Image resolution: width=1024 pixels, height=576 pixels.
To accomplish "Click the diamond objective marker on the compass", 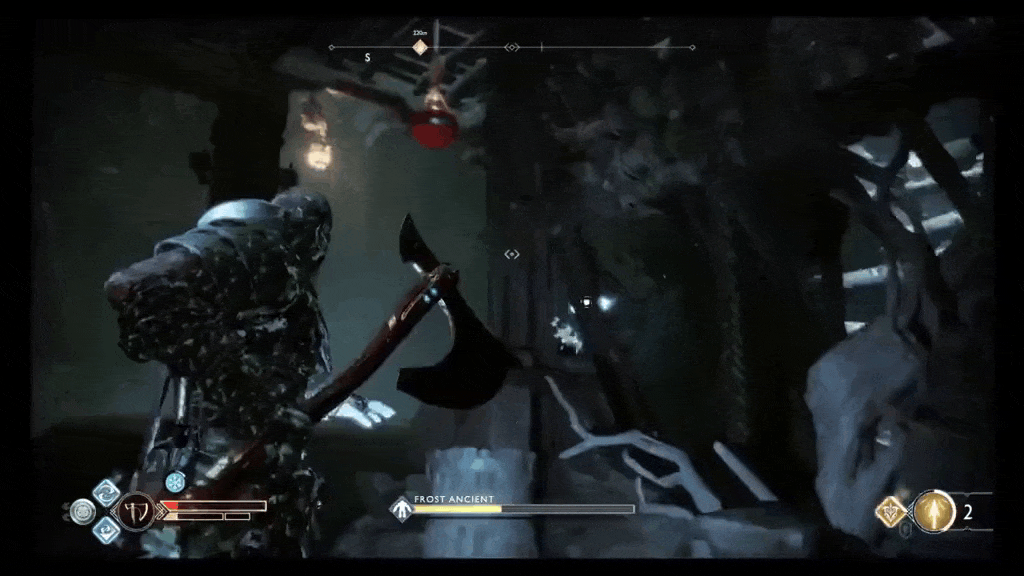I will tap(420, 47).
